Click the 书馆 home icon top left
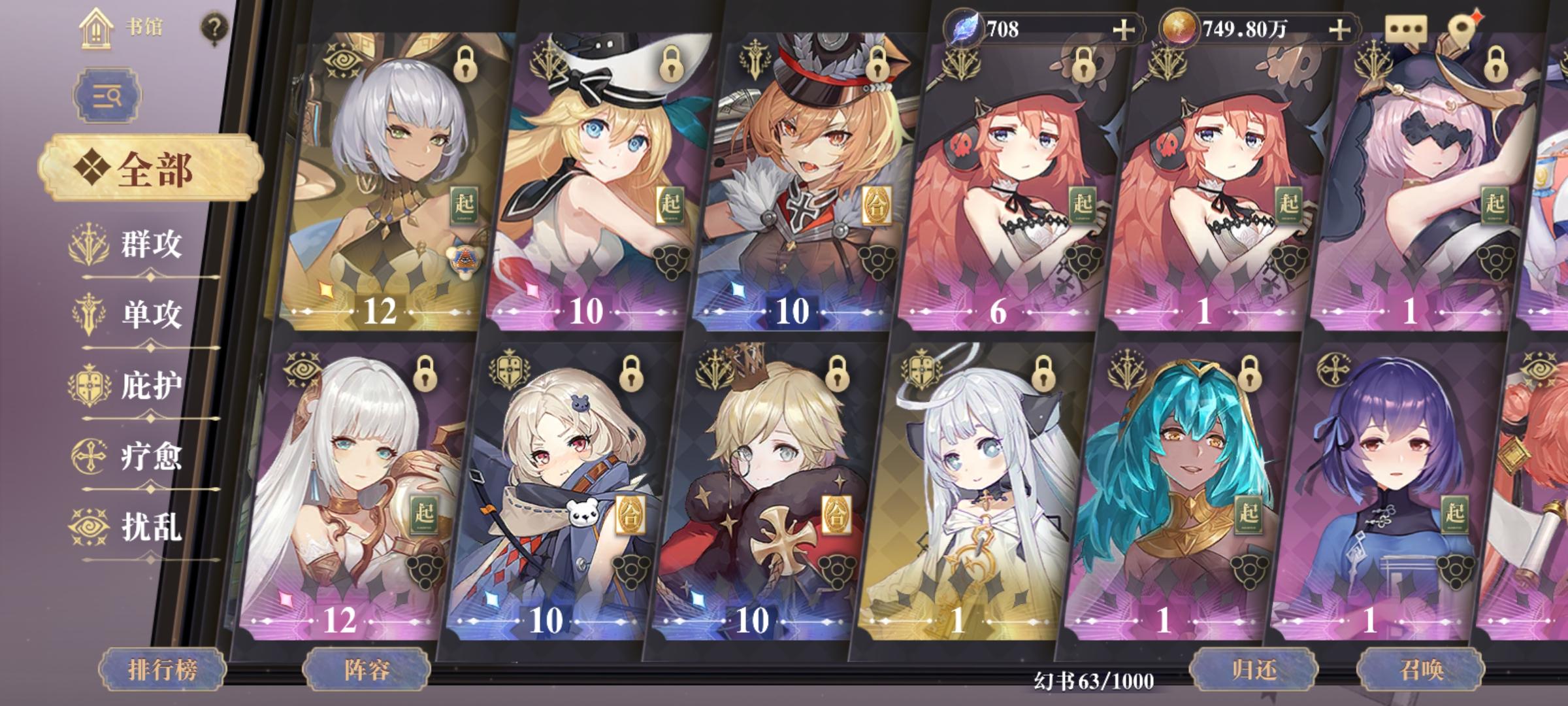Screen dimensions: 1568x706 pyautogui.click(x=97, y=29)
